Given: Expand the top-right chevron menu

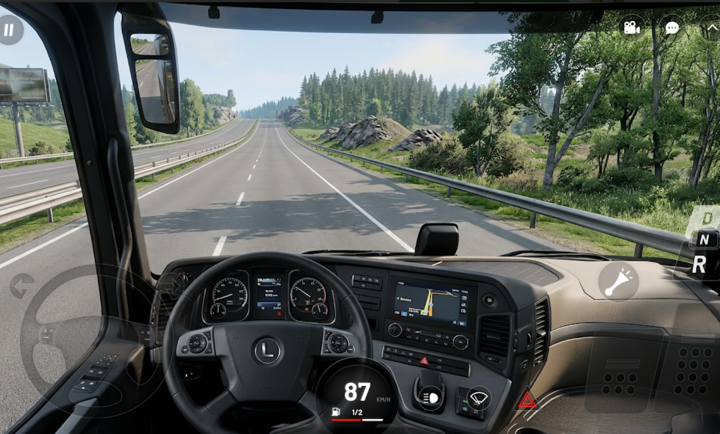Looking at the screenshot, I should [711, 28].
